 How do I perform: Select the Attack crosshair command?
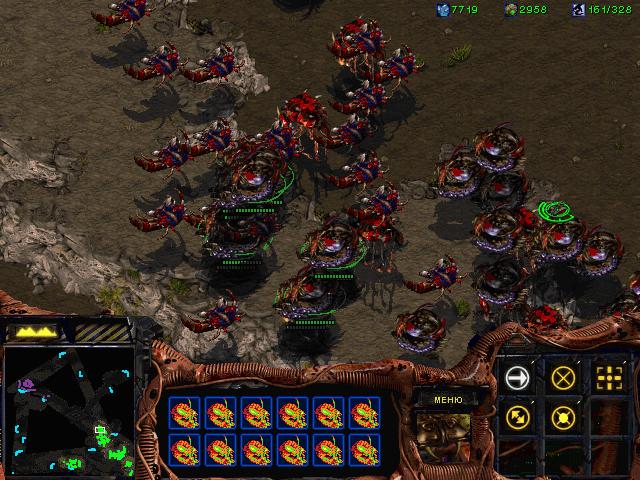pos(609,377)
